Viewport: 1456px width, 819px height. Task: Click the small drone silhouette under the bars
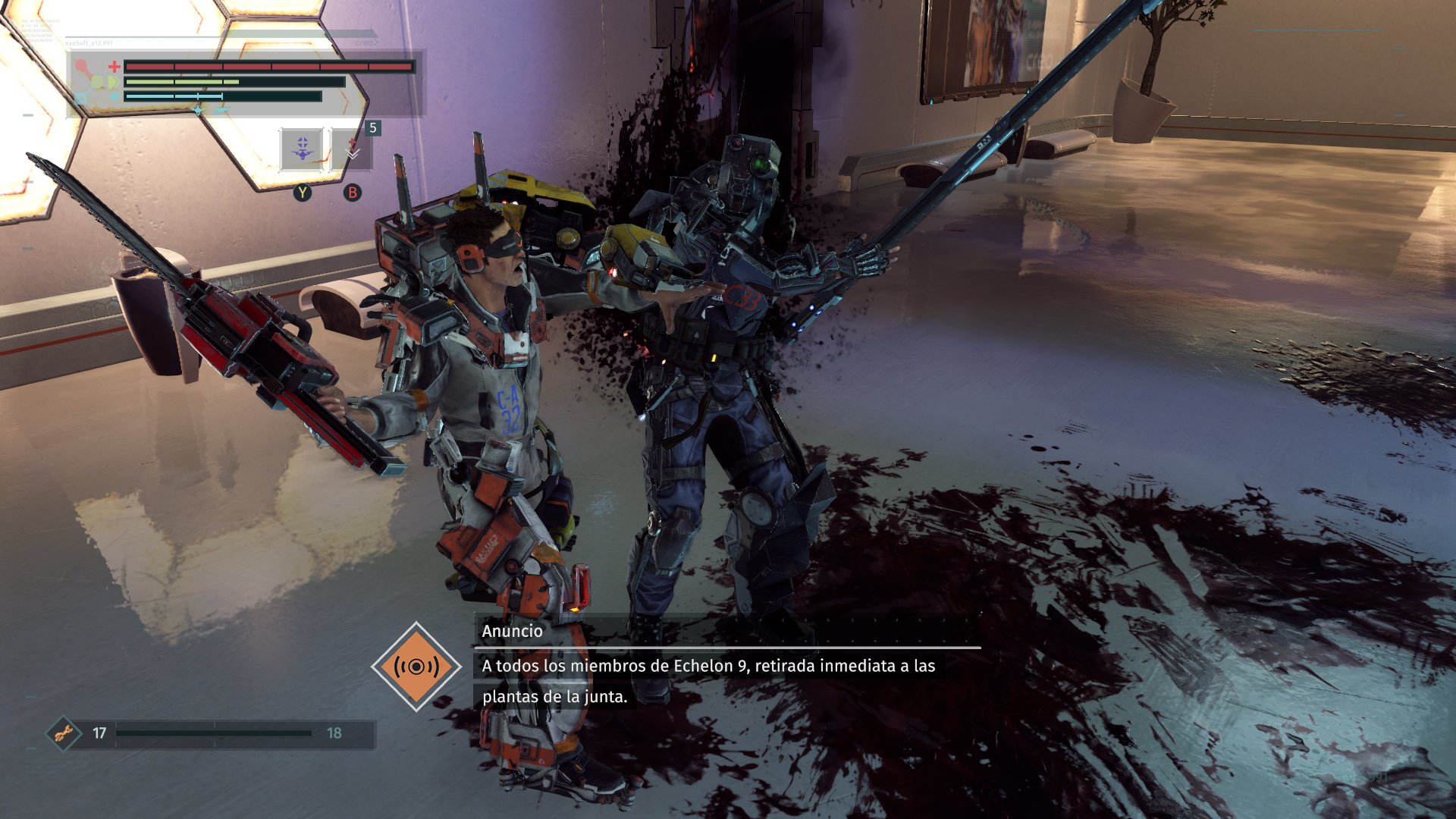[x=199, y=110]
